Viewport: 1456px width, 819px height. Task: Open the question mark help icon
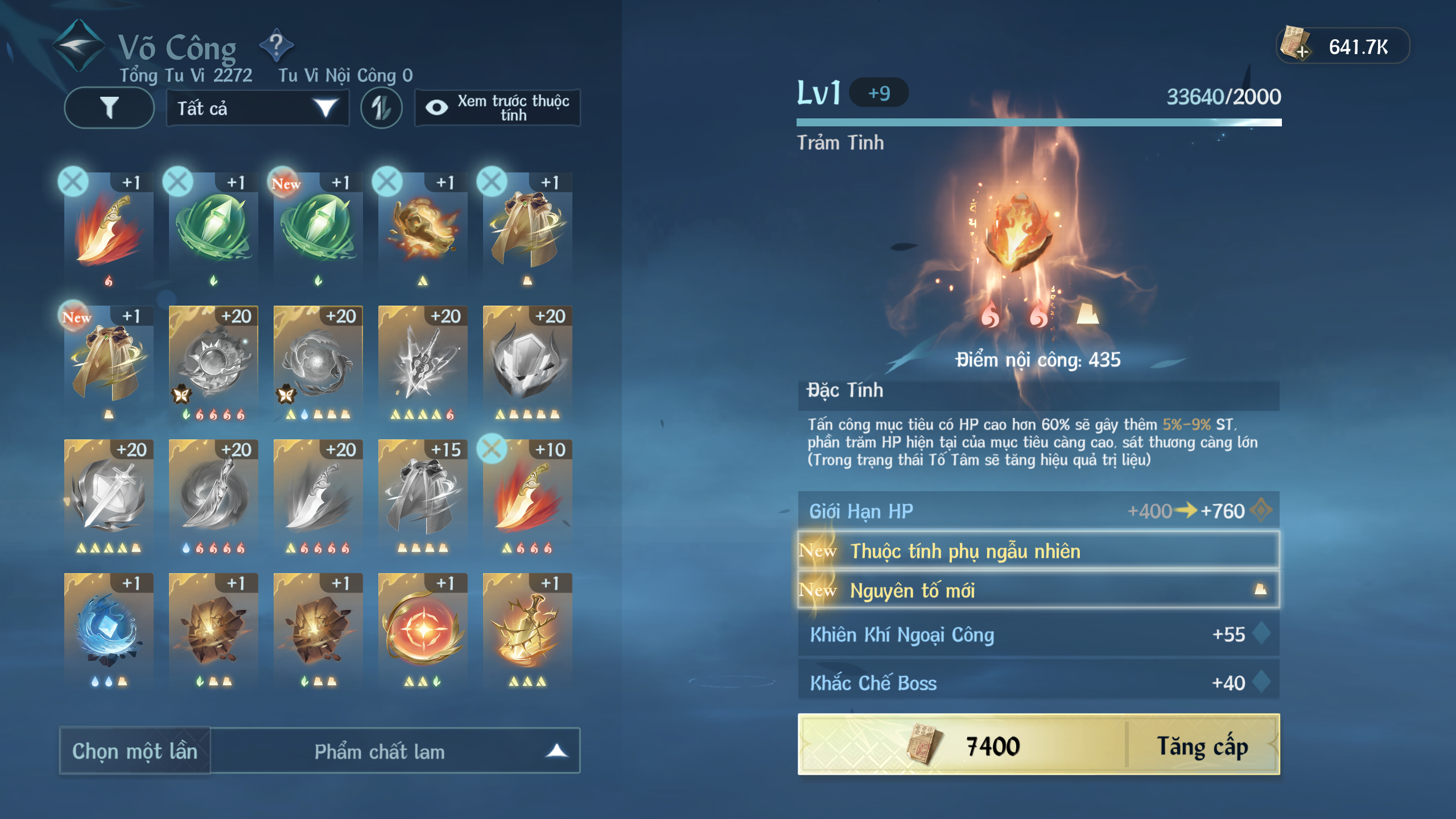point(277,45)
